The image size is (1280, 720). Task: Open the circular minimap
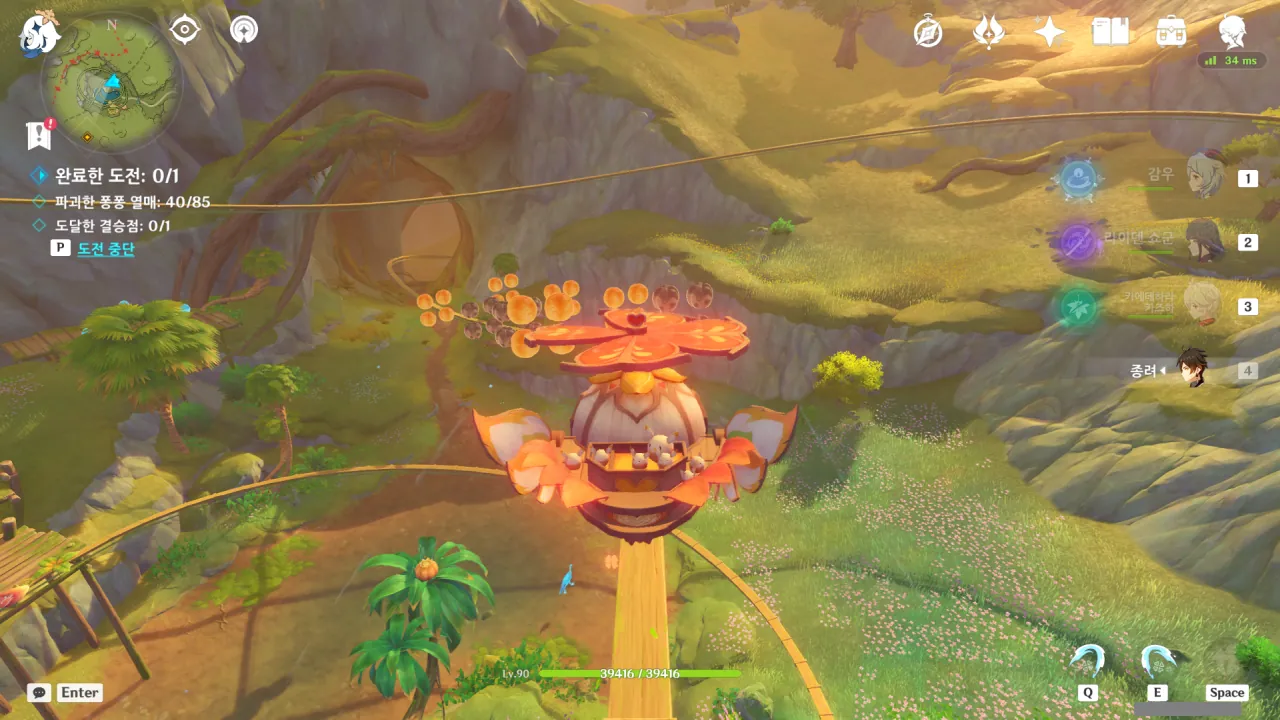coord(111,82)
